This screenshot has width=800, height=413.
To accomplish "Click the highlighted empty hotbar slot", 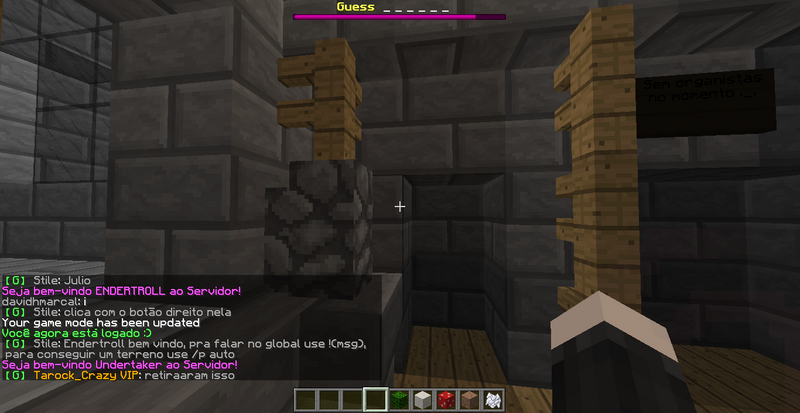I will click(376, 400).
